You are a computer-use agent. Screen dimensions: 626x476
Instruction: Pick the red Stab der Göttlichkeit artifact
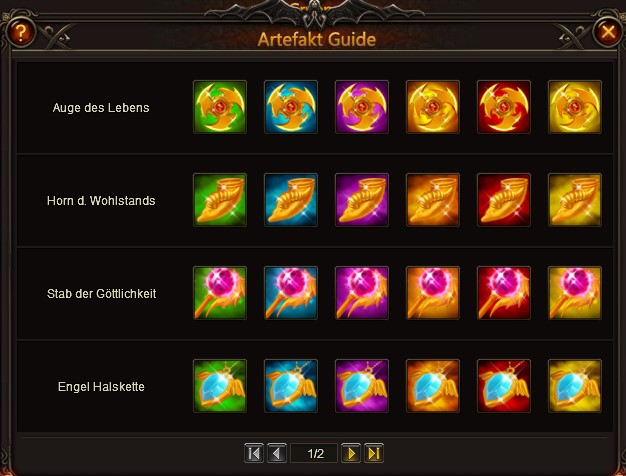click(x=504, y=293)
